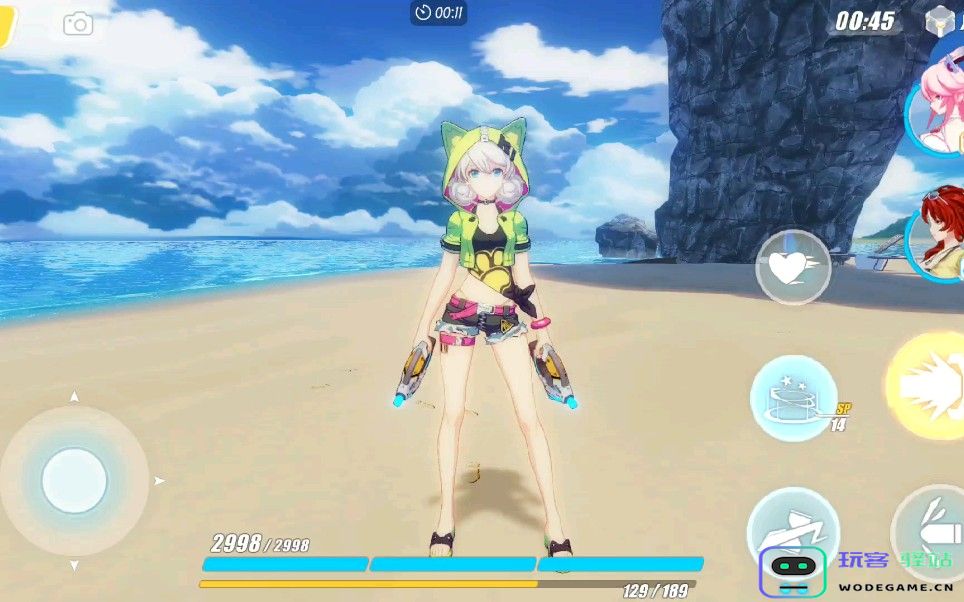This screenshot has height=602, width=964.
Task: Open the cube icon menu
Action: pos(941,21)
